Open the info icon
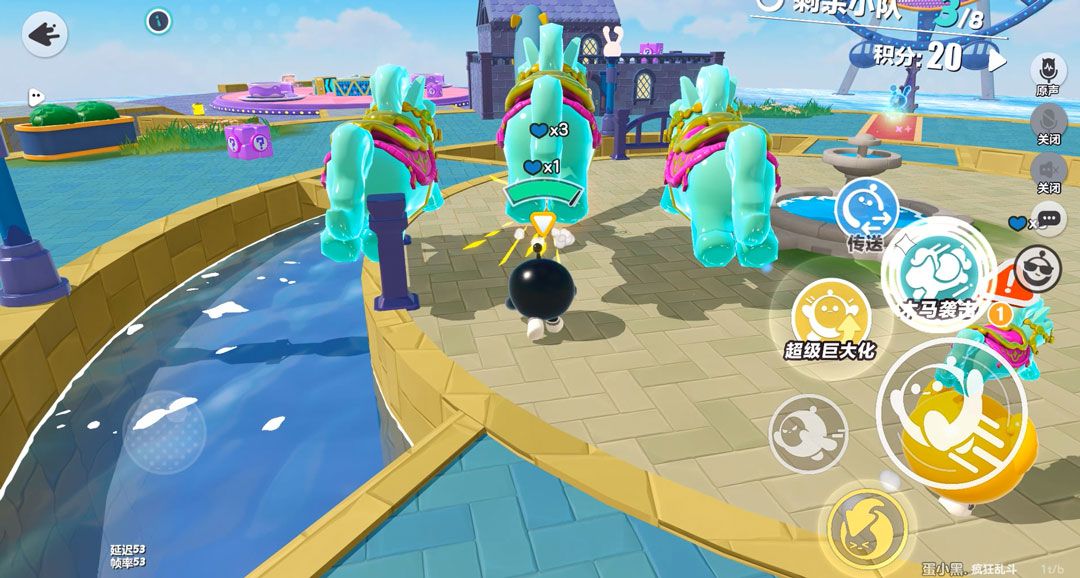 tap(158, 20)
